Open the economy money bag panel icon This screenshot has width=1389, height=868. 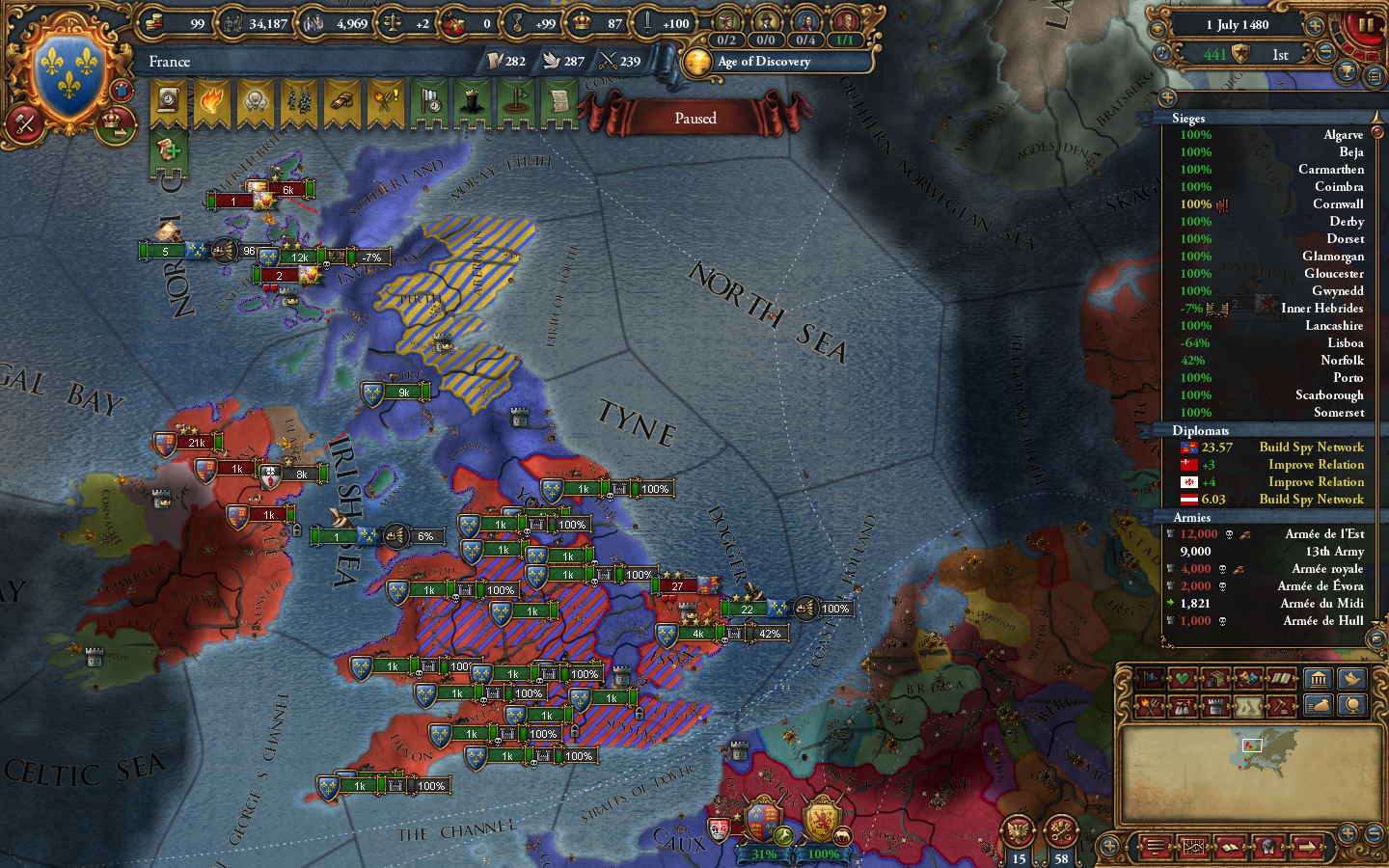[1319, 707]
